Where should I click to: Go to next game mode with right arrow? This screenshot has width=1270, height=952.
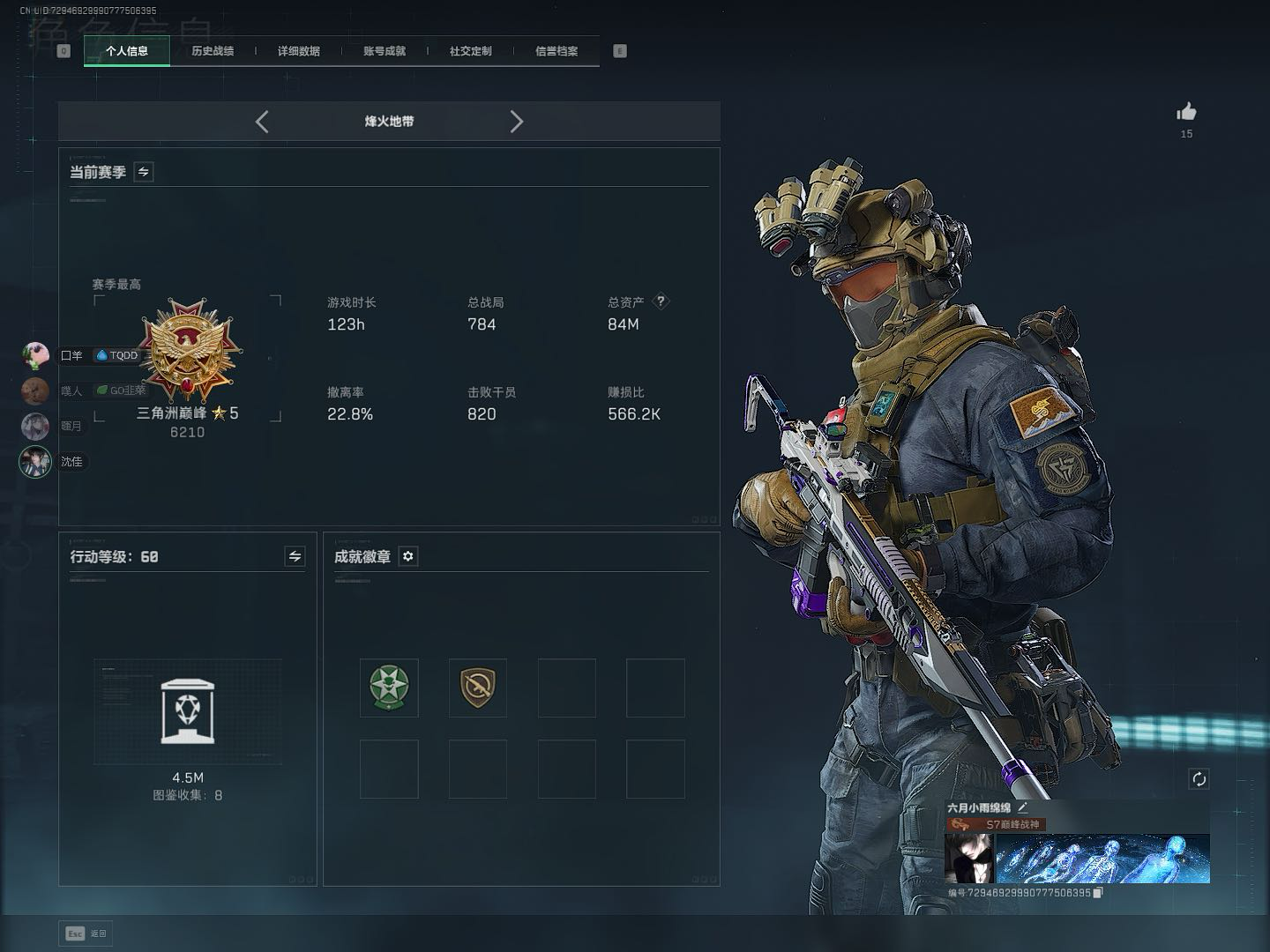(x=516, y=122)
